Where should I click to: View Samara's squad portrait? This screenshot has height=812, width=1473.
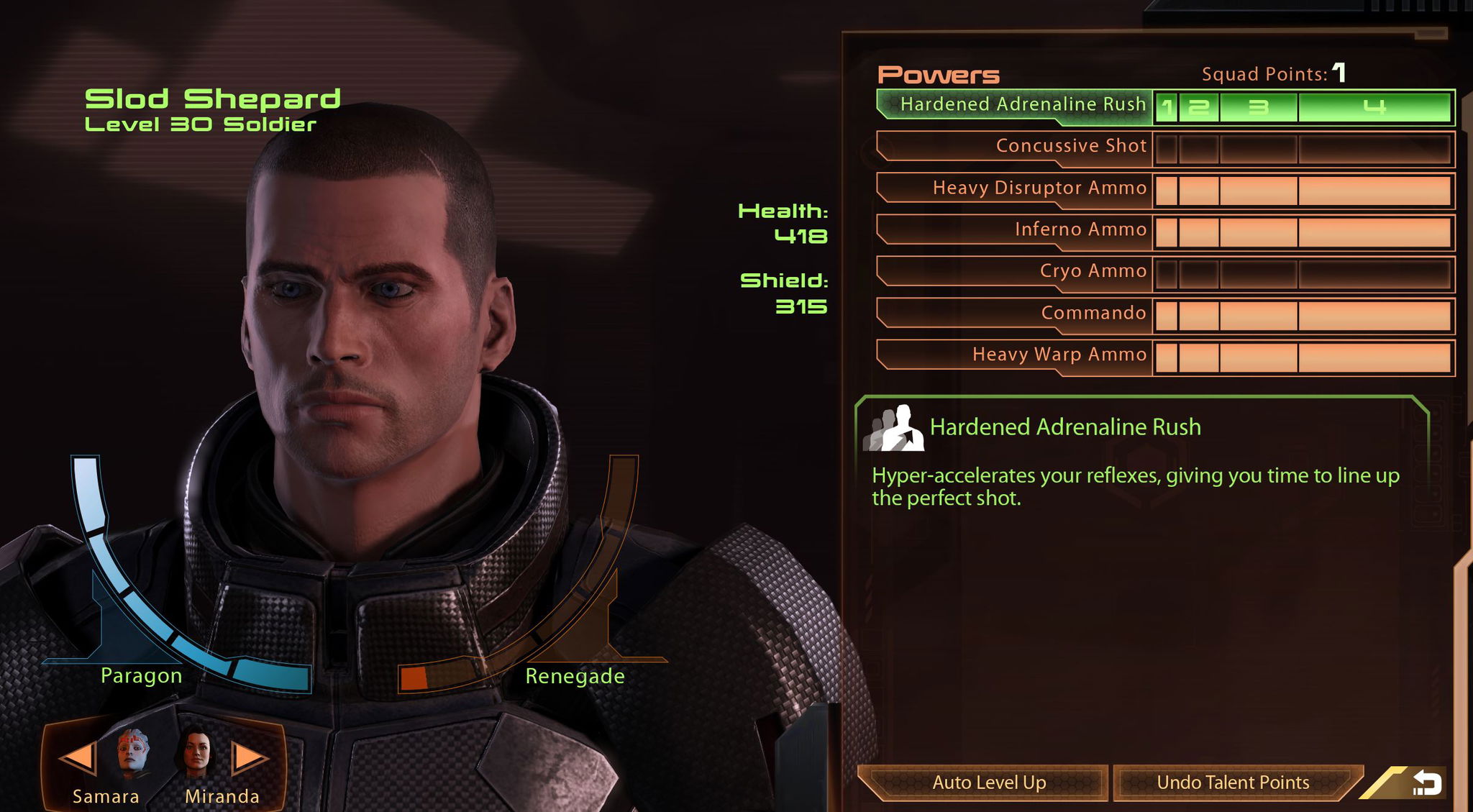[x=133, y=754]
